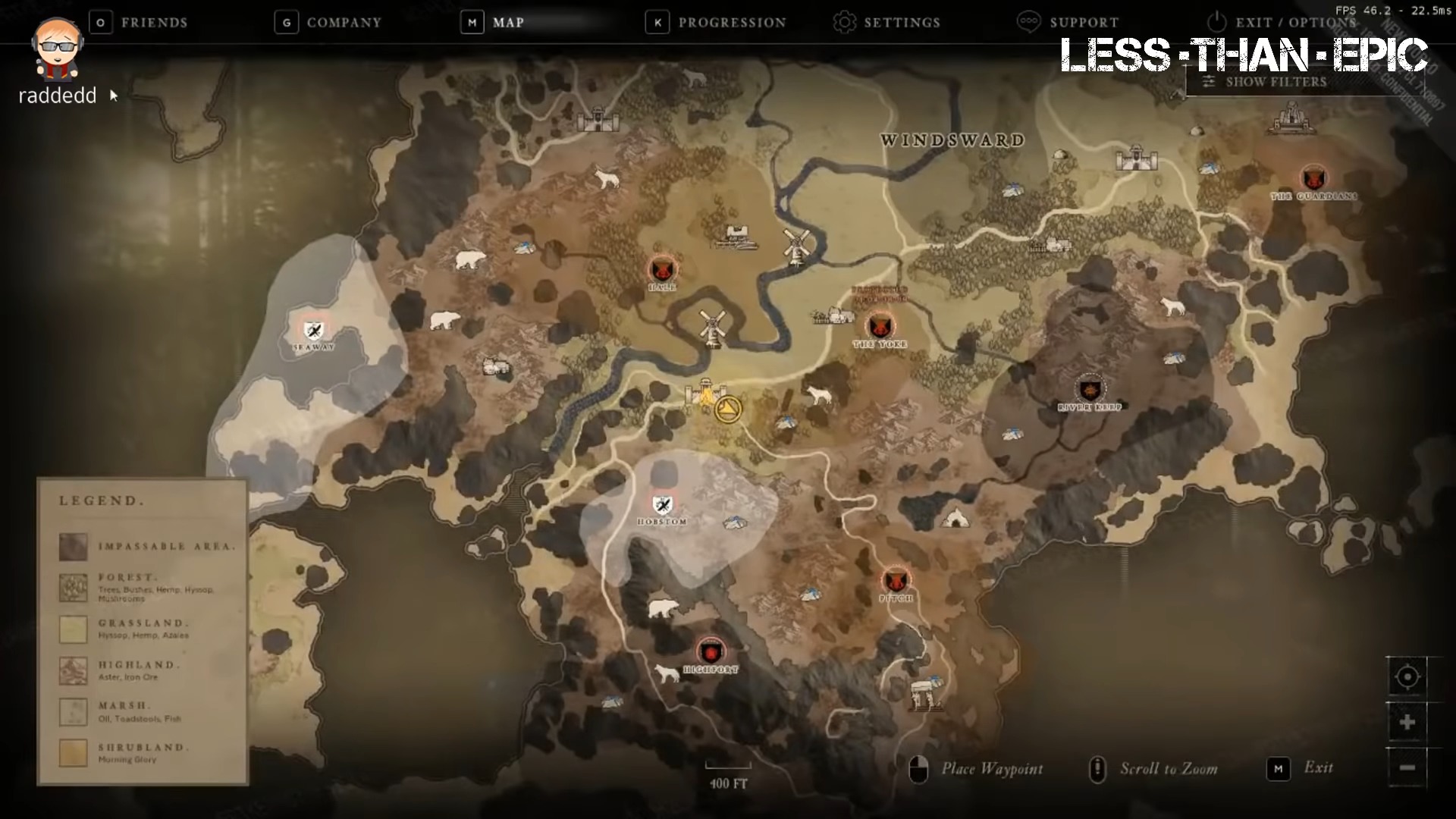Select the Highfort fort marker
1456x819 pixels.
click(711, 652)
